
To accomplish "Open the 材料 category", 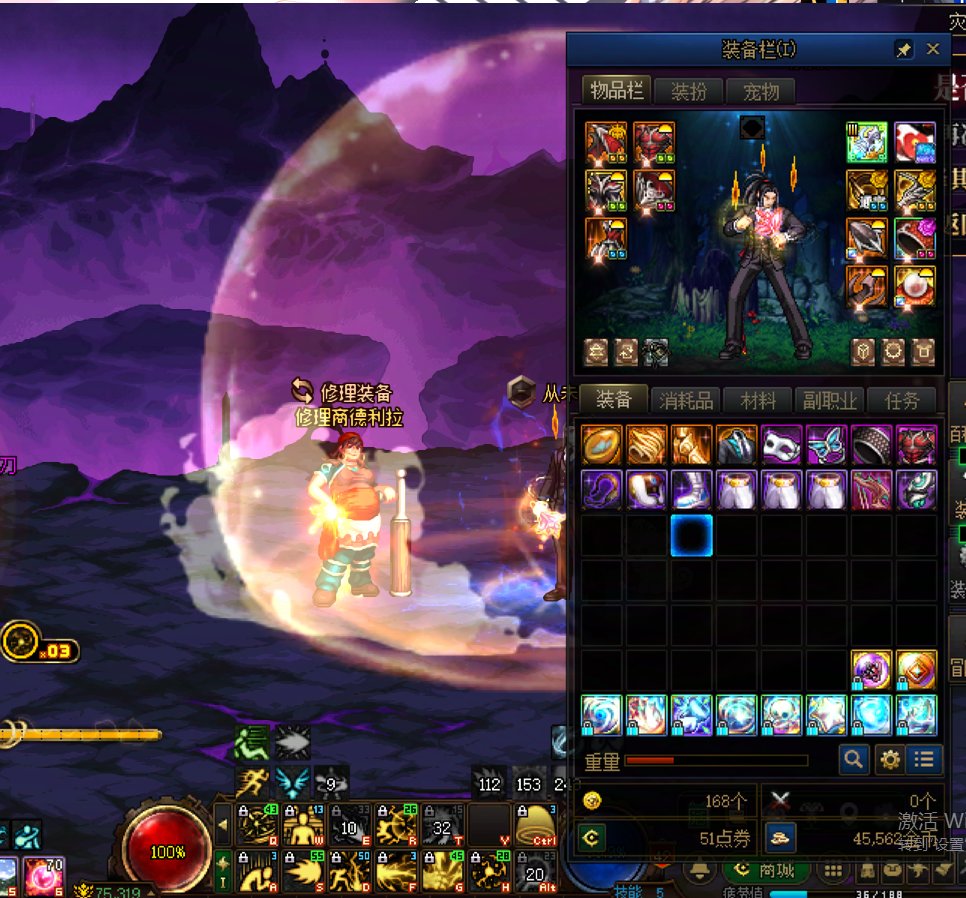I will (x=759, y=401).
